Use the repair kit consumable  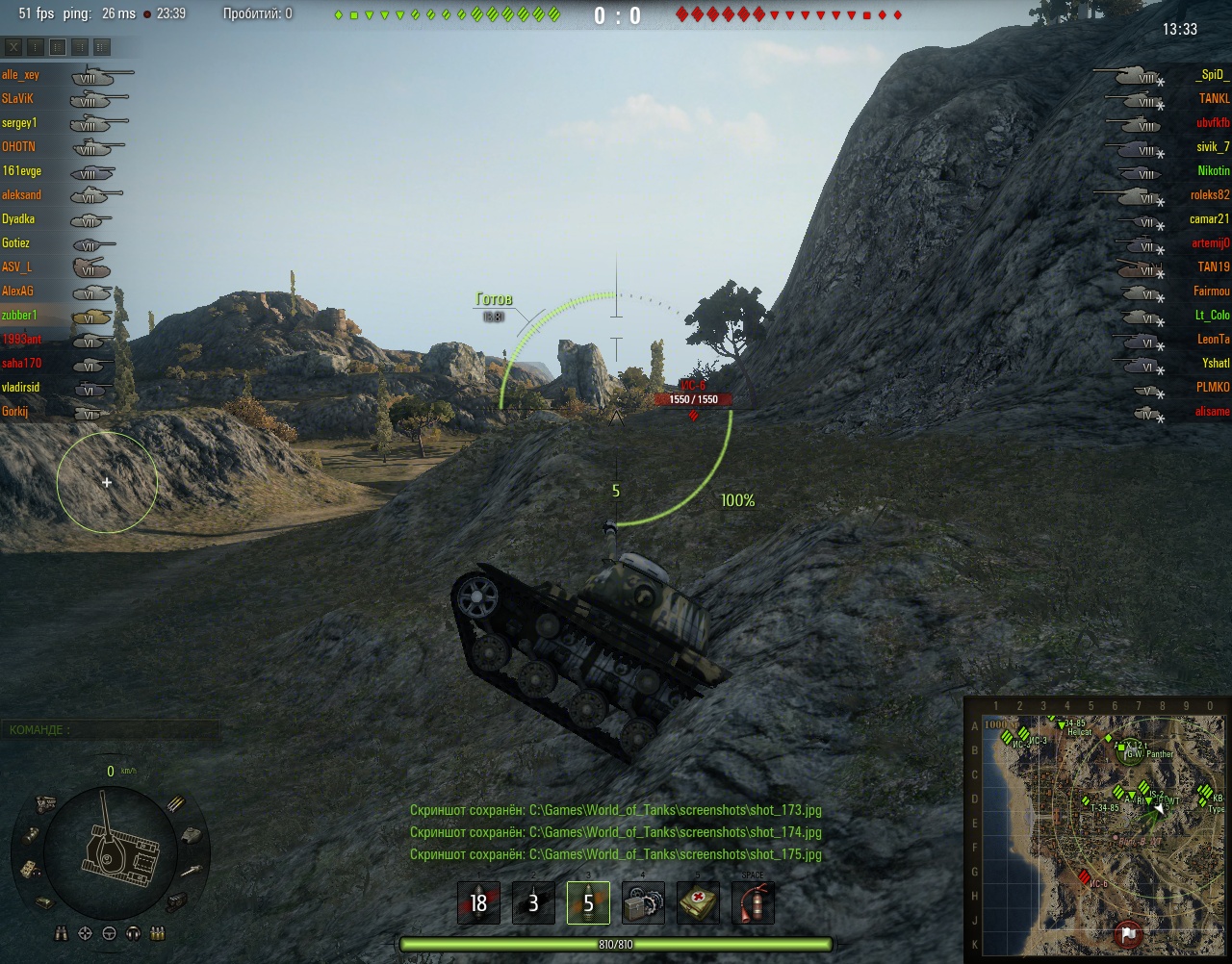tap(643, 902)
